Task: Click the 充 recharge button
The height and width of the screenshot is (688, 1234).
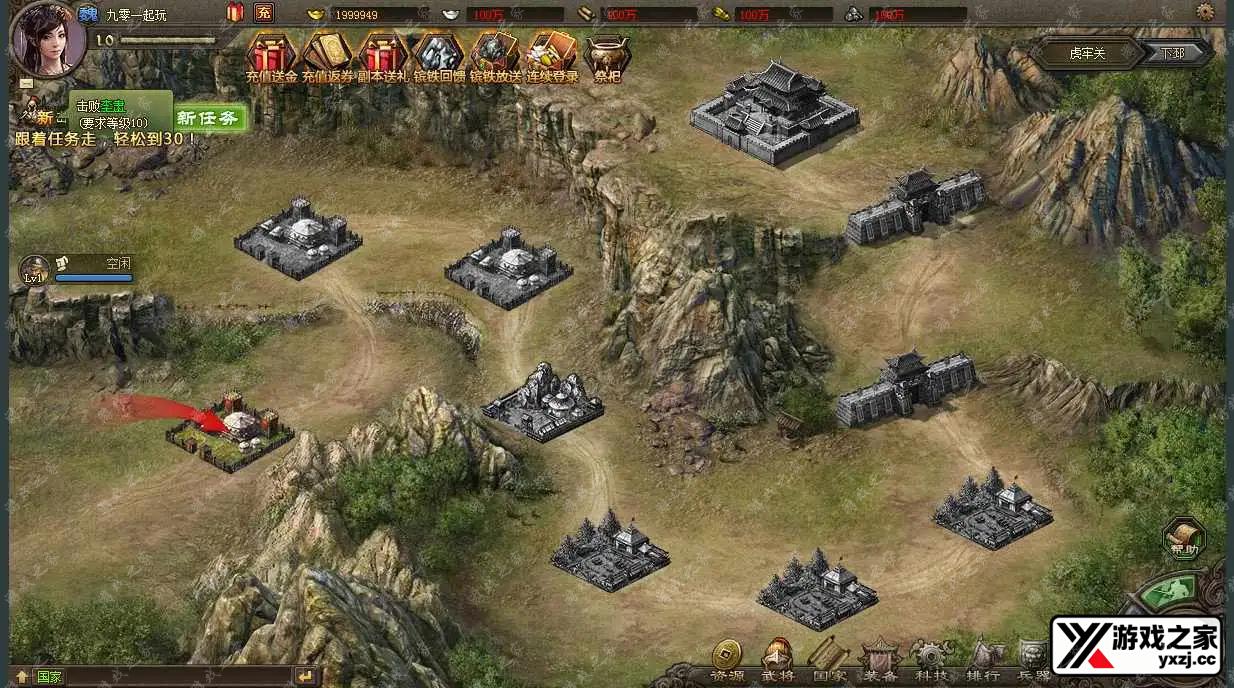Action: (263, 13)
